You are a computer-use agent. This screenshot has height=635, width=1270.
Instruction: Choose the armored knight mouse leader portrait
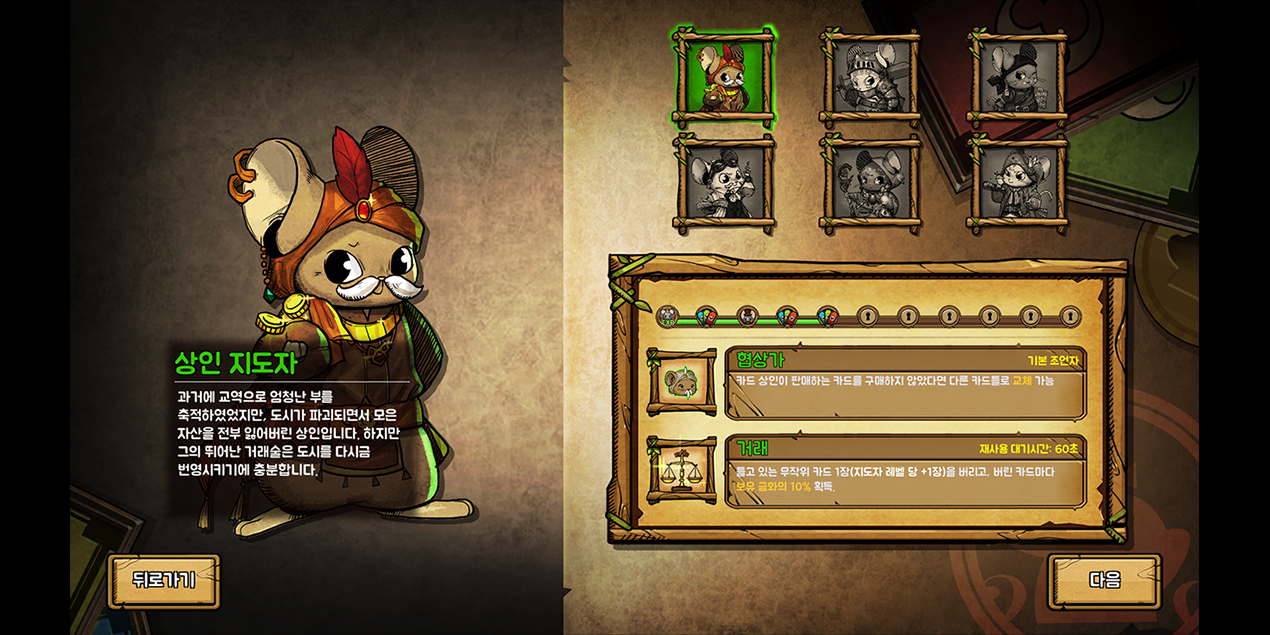[x=869, y=77]
